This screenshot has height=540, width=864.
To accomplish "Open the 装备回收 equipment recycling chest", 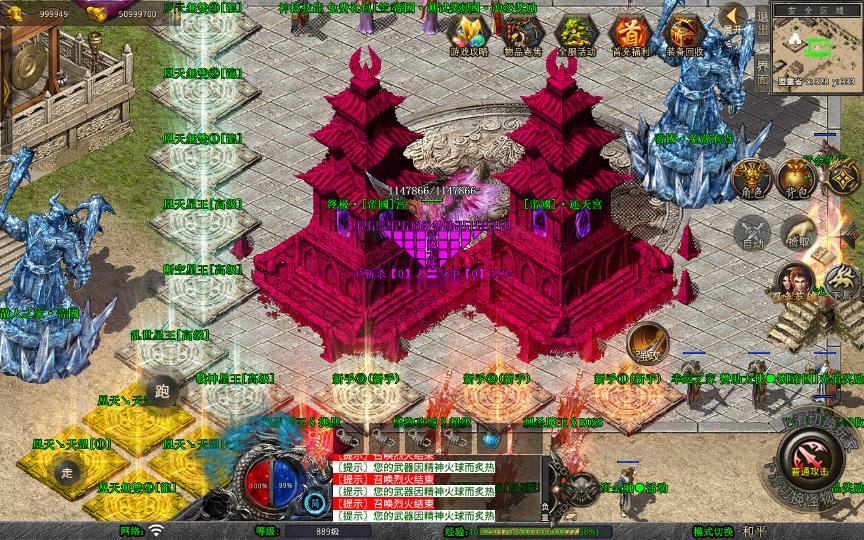I will (x=684, y=36).
